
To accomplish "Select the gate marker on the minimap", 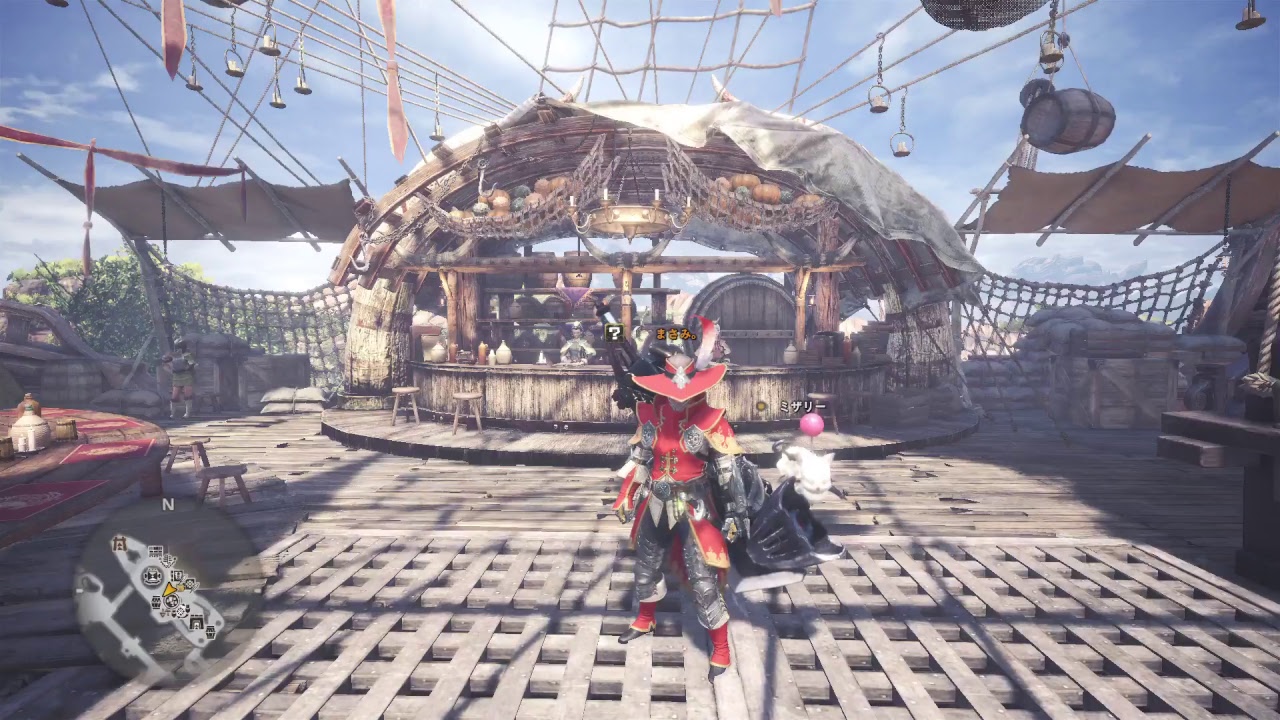I will click(x=120, y=543).
